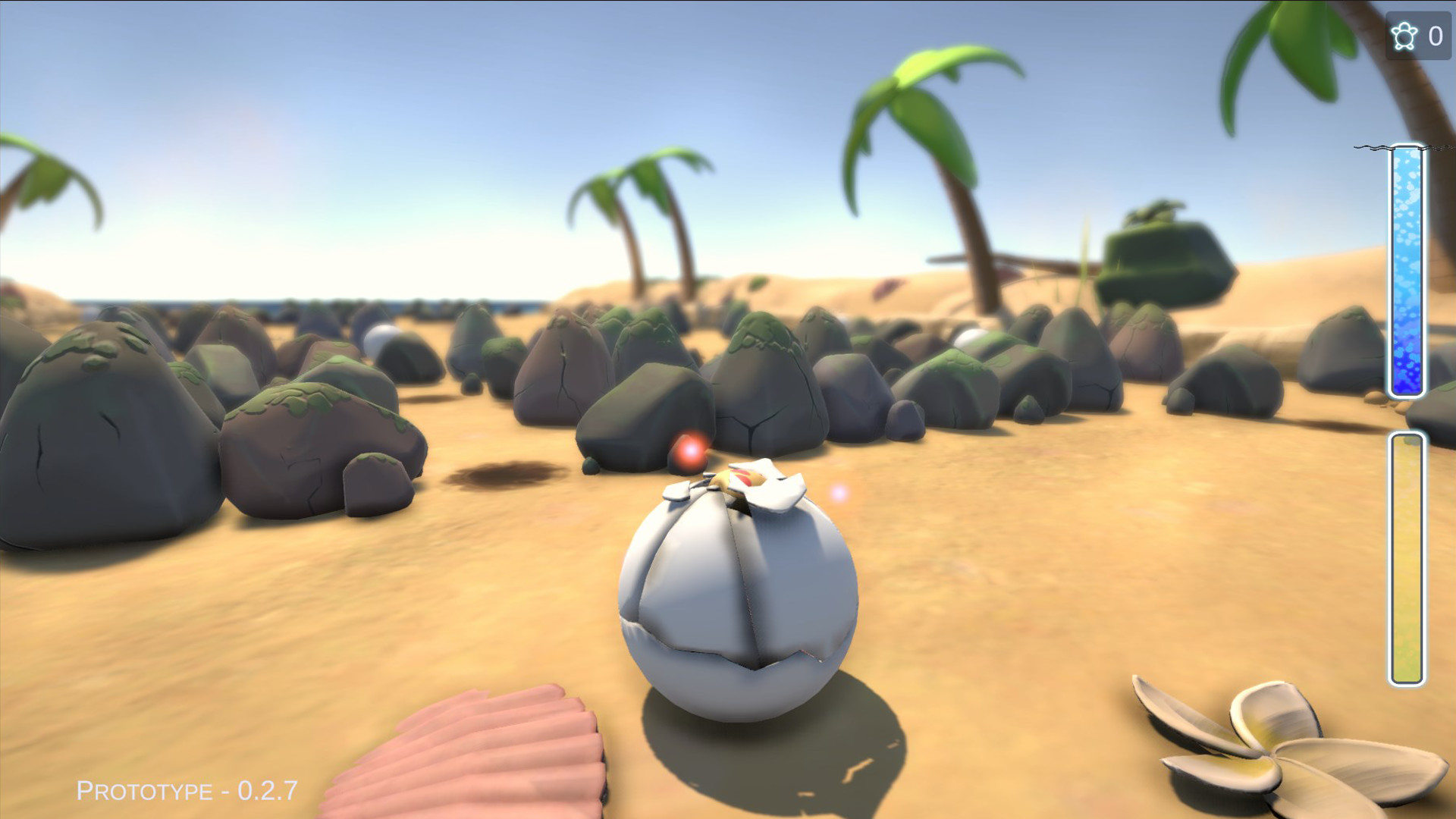Click the turtle counter icon
1456x819 pixels.
tap(1404, 33)
